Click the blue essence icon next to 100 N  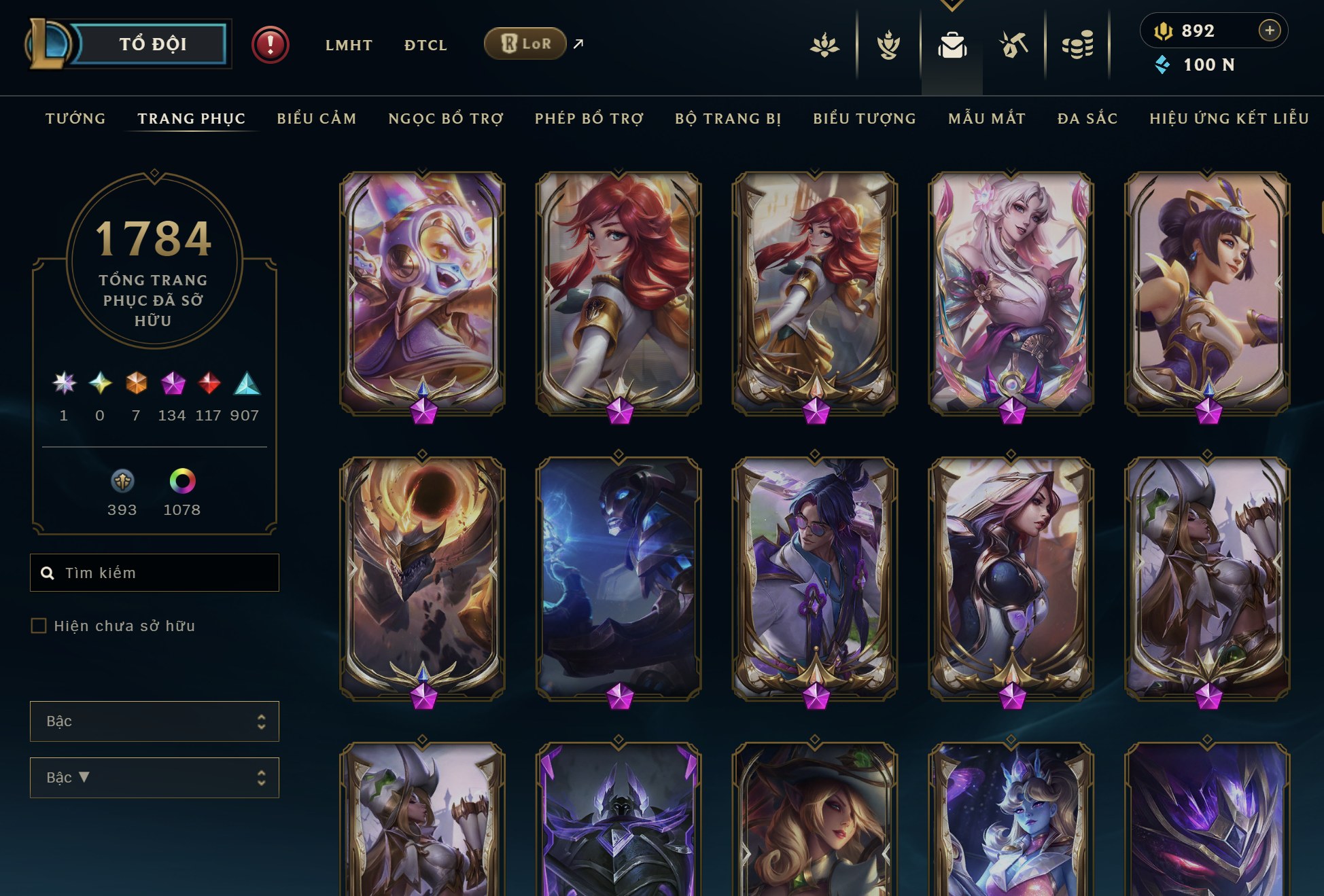click(x=1163, y=66)
